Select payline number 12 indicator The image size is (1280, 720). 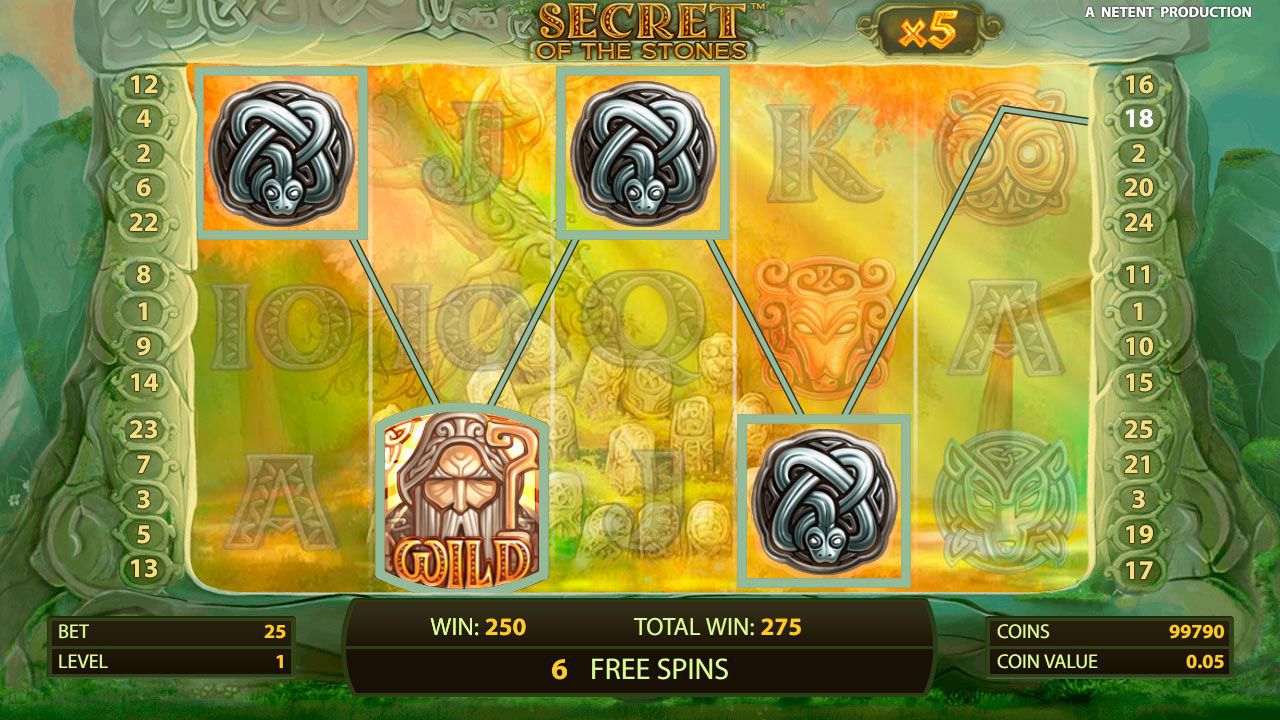point(144,85)
